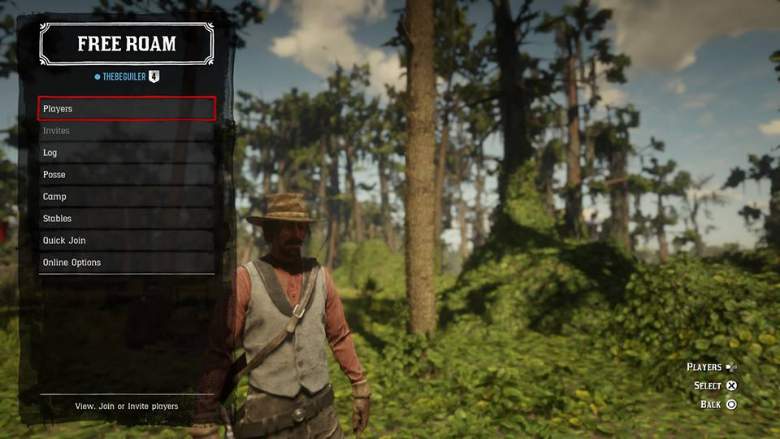Open the Players list

[127, 108]
